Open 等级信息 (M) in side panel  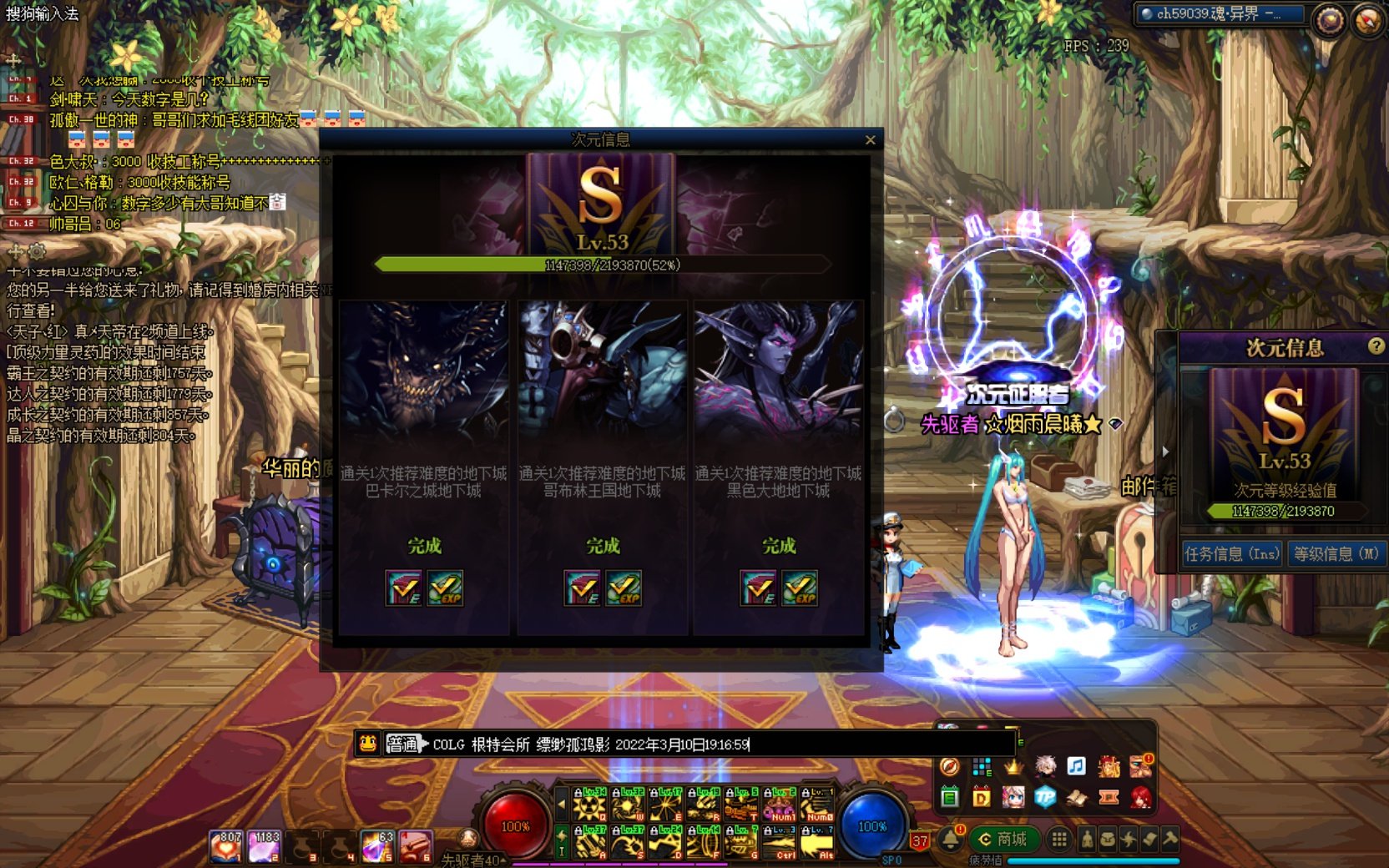click(x=1336, y=553)
